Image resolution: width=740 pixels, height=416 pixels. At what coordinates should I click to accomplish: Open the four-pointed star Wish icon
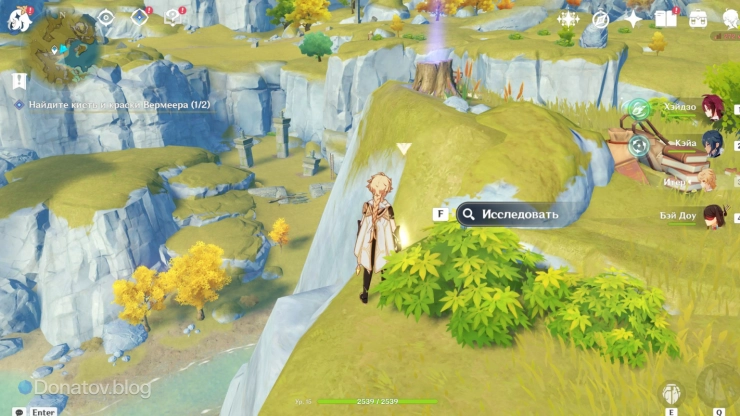633,19
